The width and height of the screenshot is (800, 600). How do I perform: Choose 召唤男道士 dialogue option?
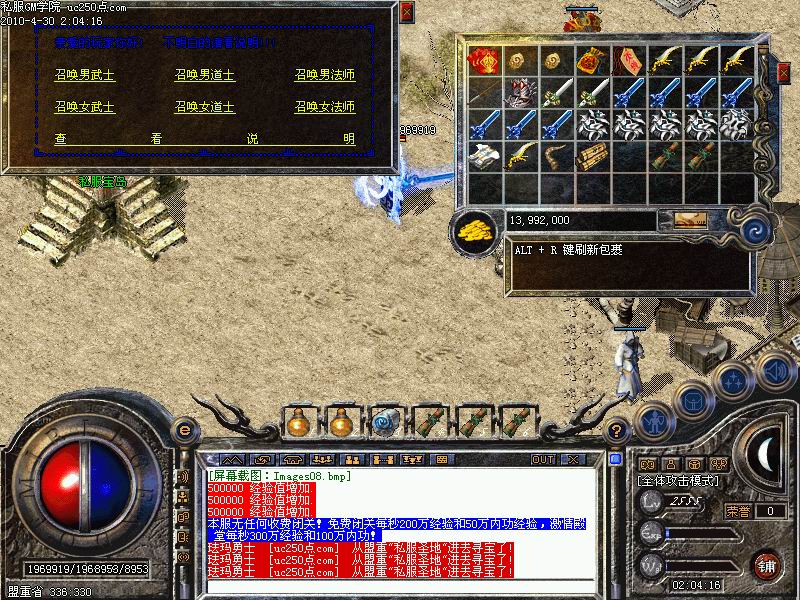point(205,74)
